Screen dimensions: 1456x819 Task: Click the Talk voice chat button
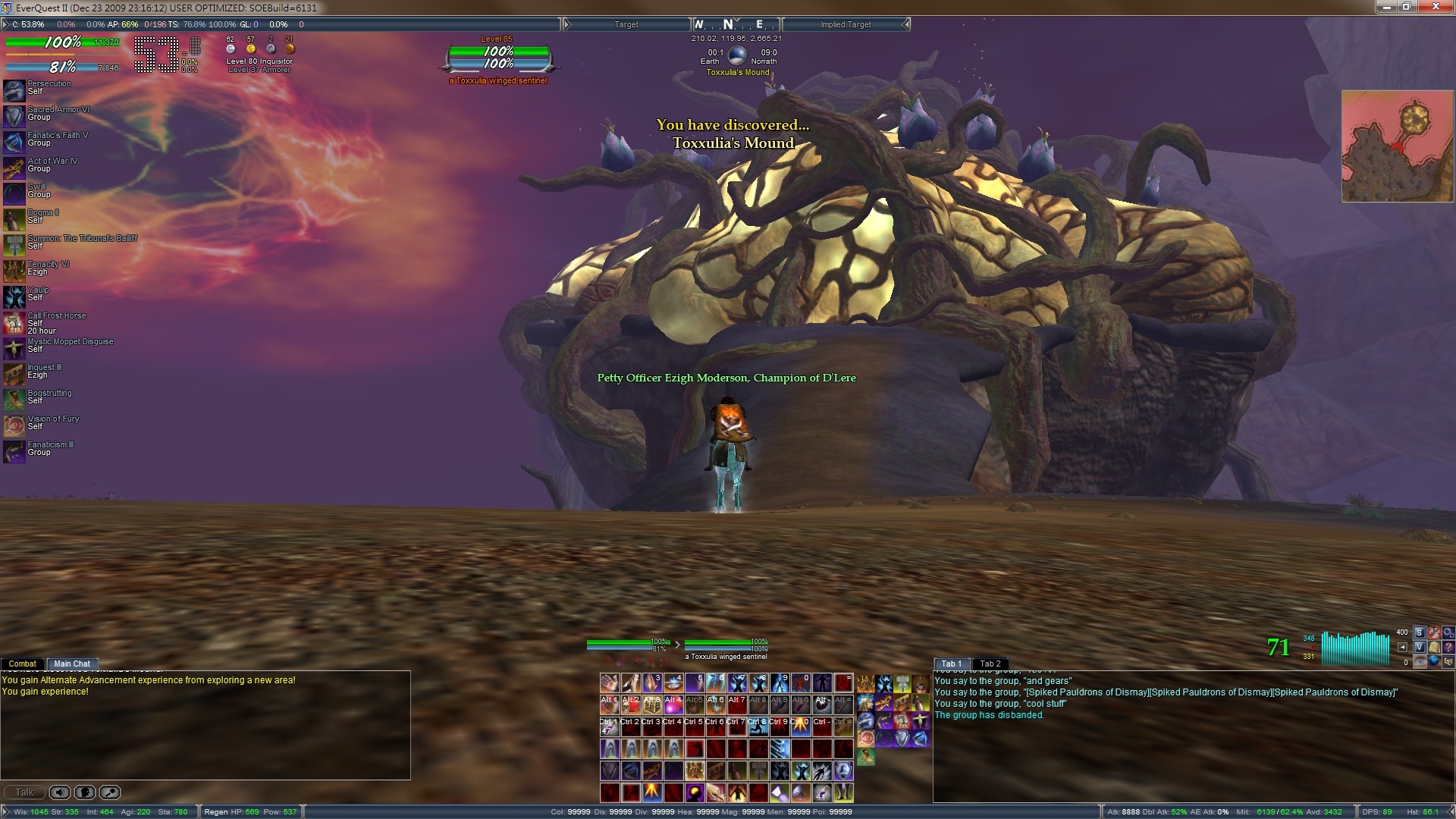24,792
